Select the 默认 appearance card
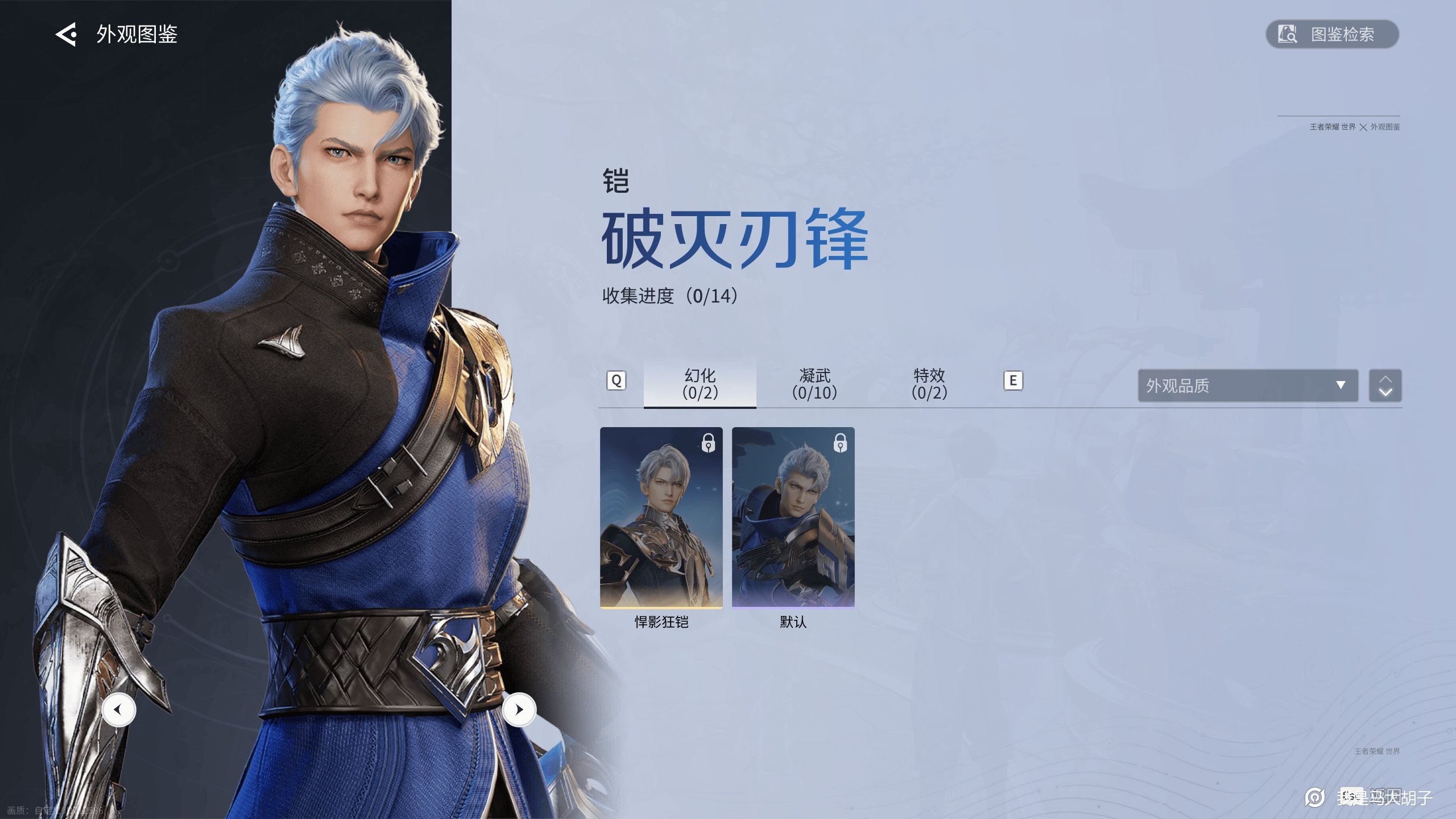Viewport: 1456px width, 819px height. point(793,518)
